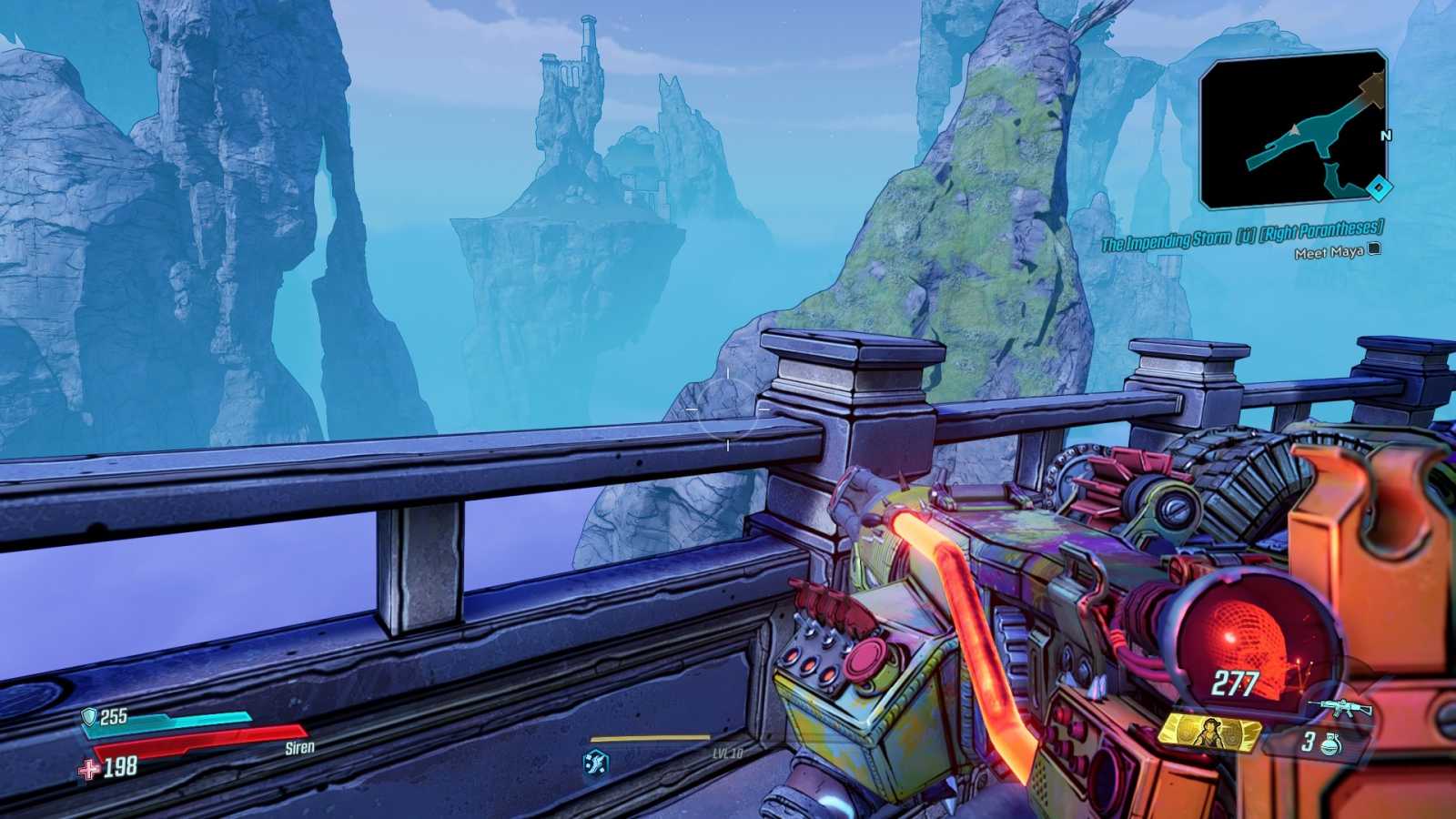Click the N compass marker beside the minimap

click(x=1385, y=133)
